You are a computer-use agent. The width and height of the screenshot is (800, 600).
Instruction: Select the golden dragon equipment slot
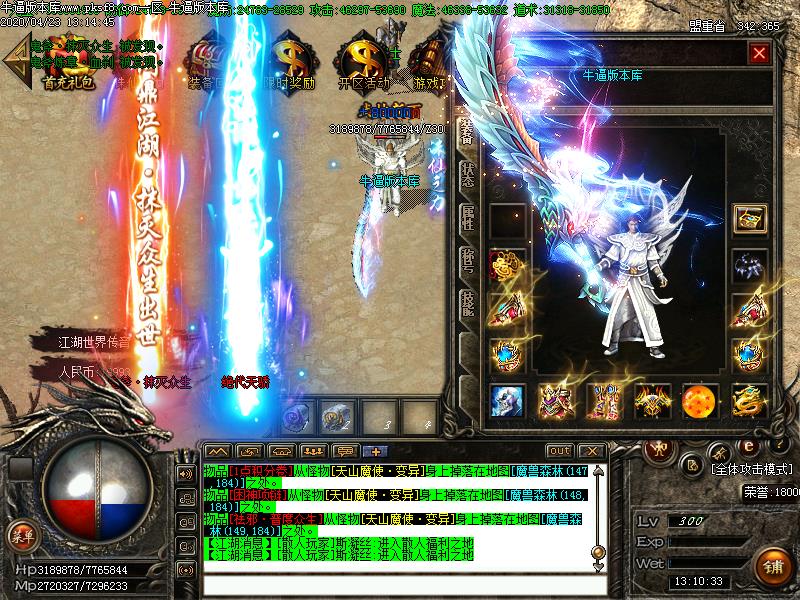pyautogui.click(x=749, y=401)
